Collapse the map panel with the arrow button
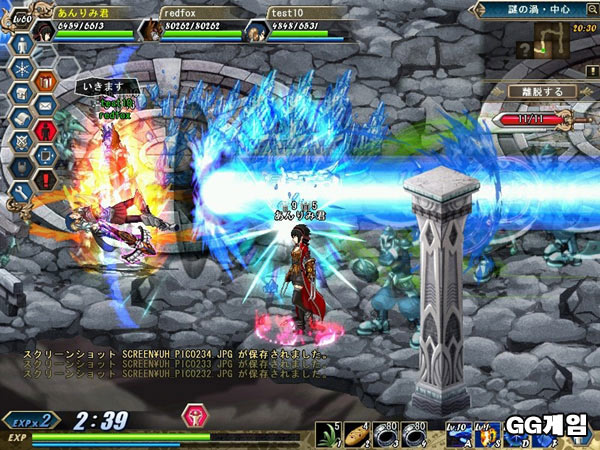This screenshot has width=600, height=450. coord(480,9)
